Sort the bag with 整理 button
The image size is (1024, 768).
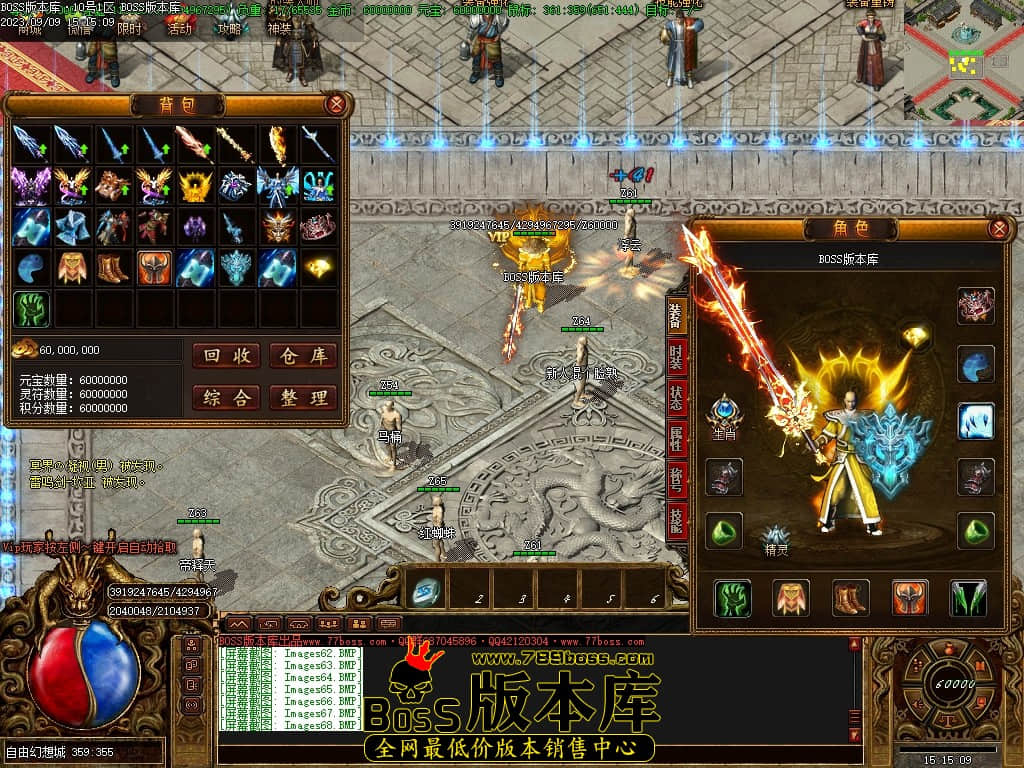coord(303,397)
